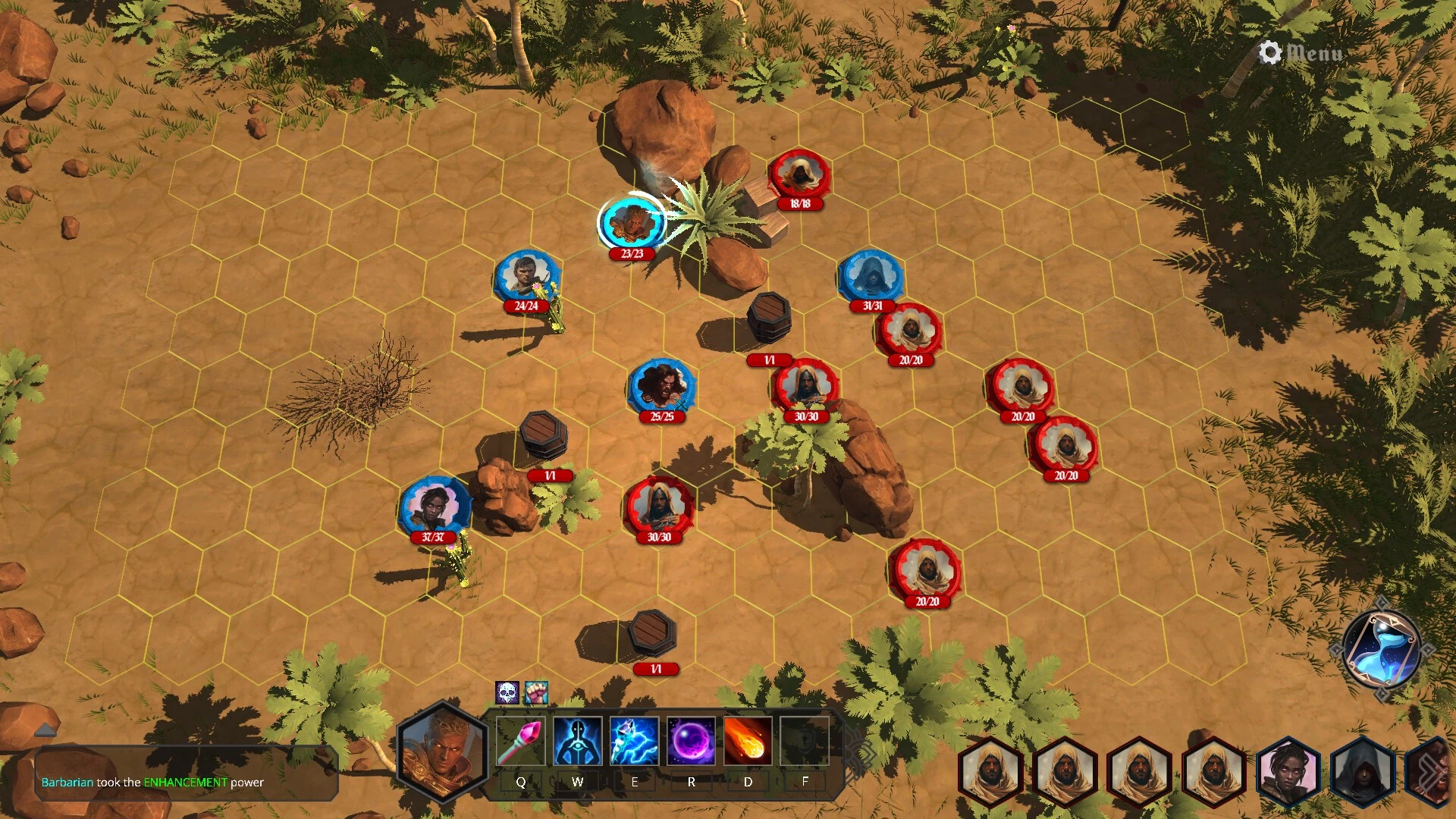The image size is (1456, 819).
Task: Inspect the skull status effect icon
Action: point(507,692)
